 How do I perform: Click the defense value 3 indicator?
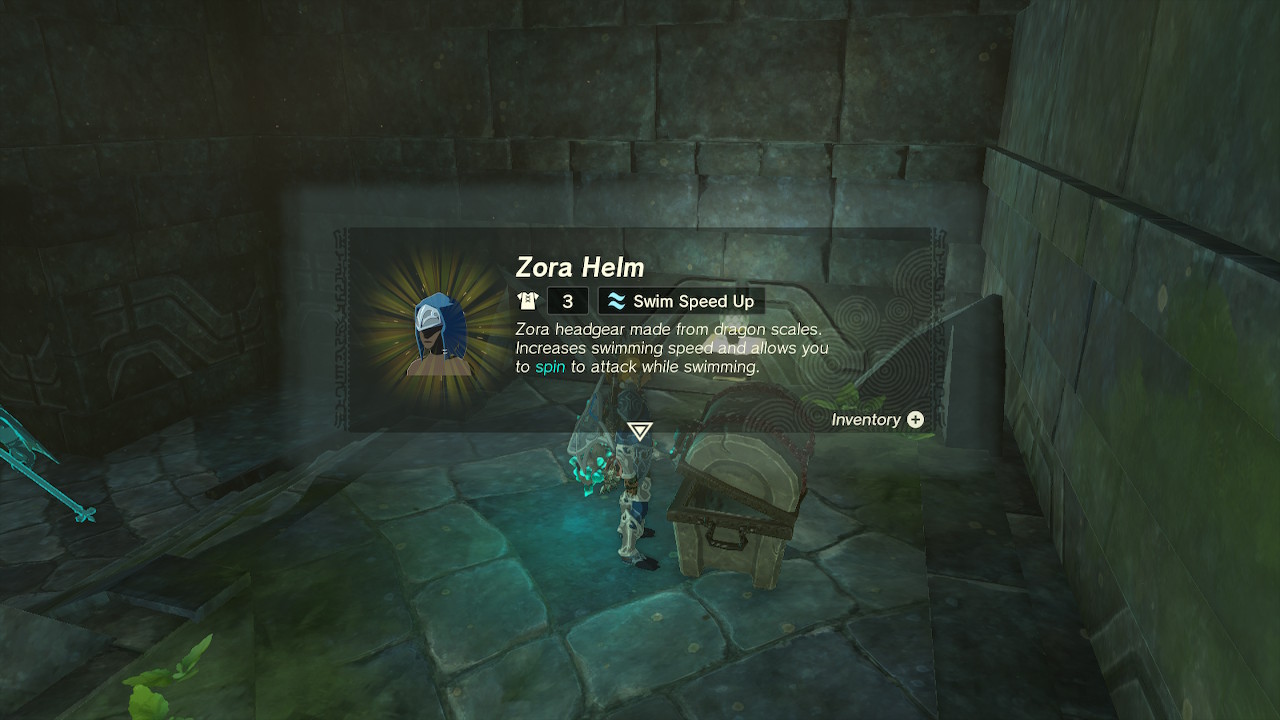[x=567, y=300]
